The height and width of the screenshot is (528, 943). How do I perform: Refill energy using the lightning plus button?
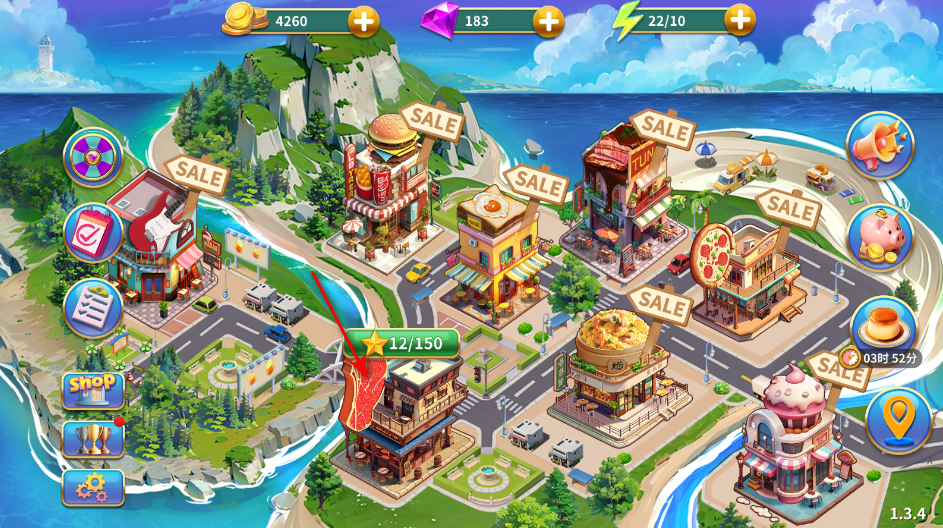tap(739, 19)
